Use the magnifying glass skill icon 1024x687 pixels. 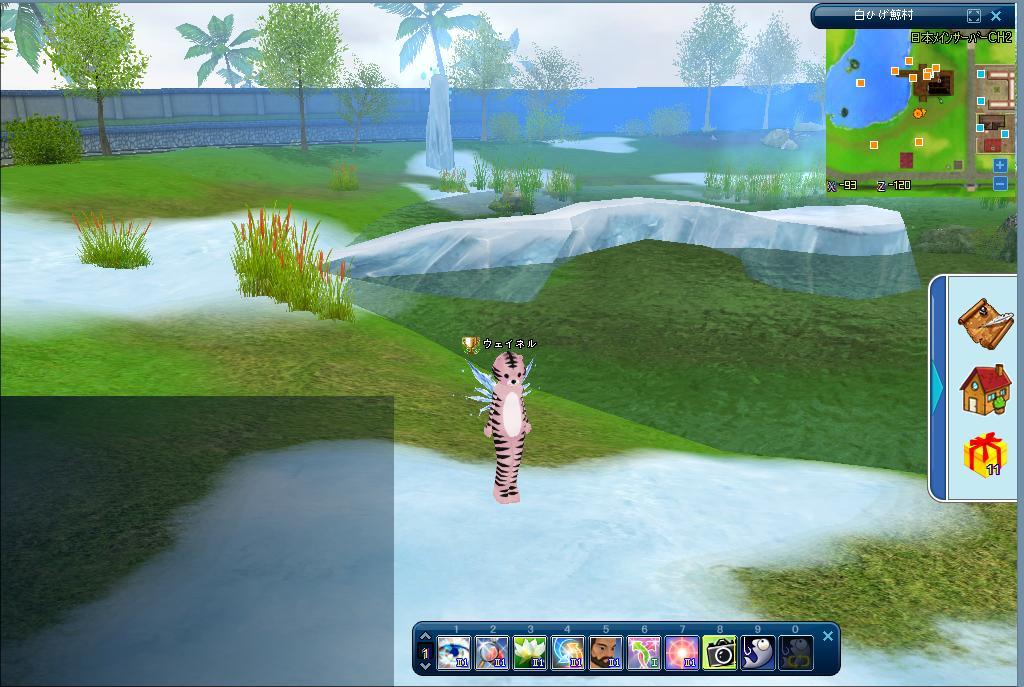coord(492,654)
